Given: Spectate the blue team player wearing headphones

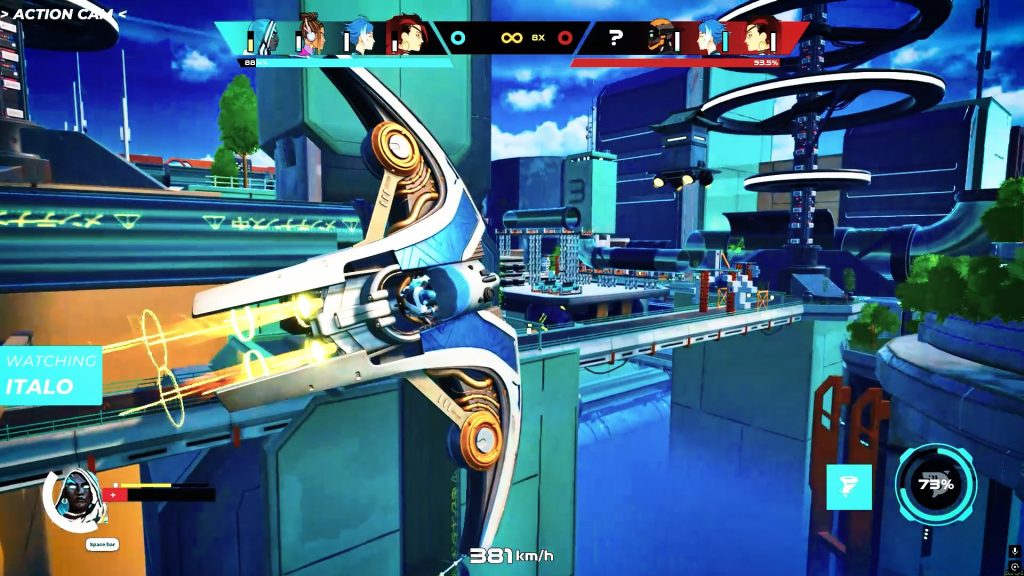Looking at the screenshot, I should pos(311,38).
